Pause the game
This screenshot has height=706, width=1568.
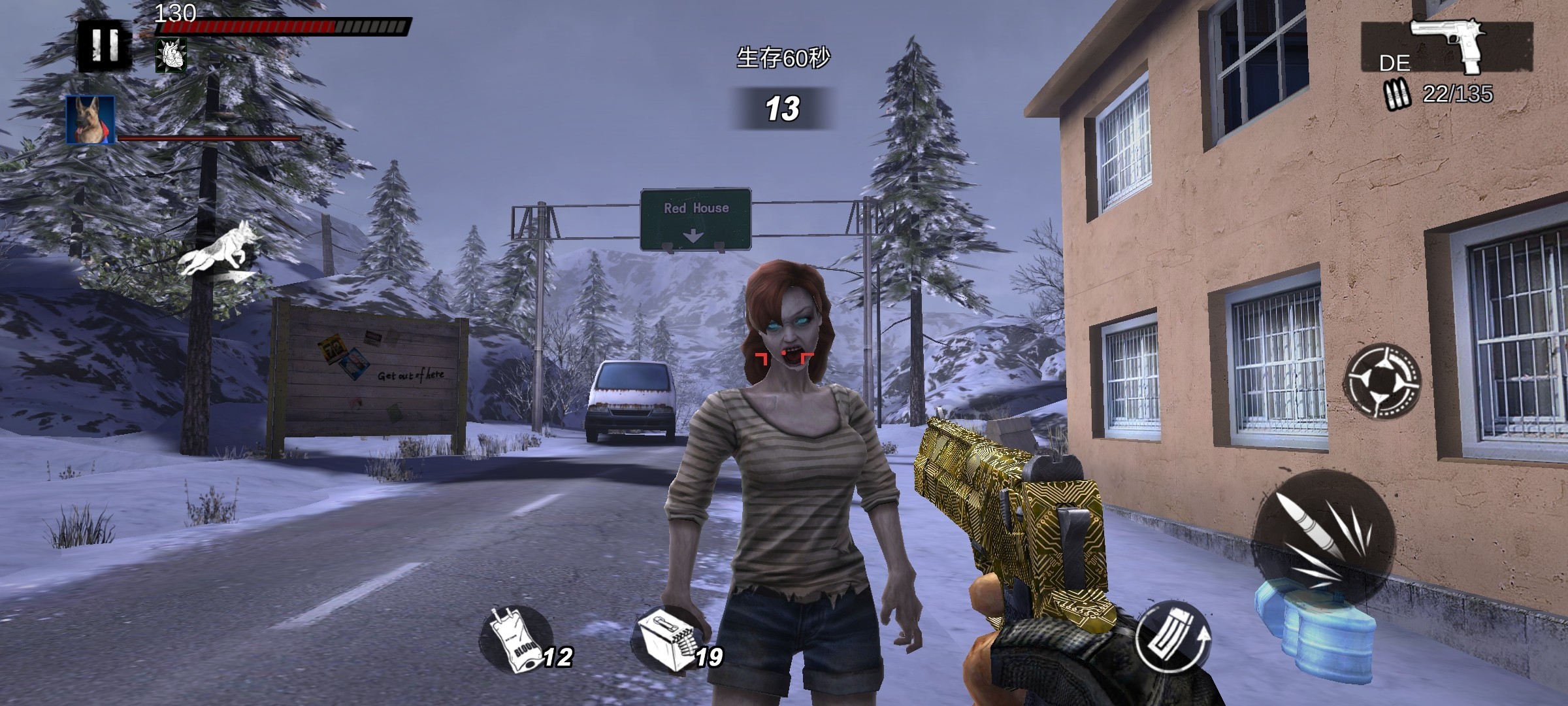pyautogui.click(x=105, y=44)
